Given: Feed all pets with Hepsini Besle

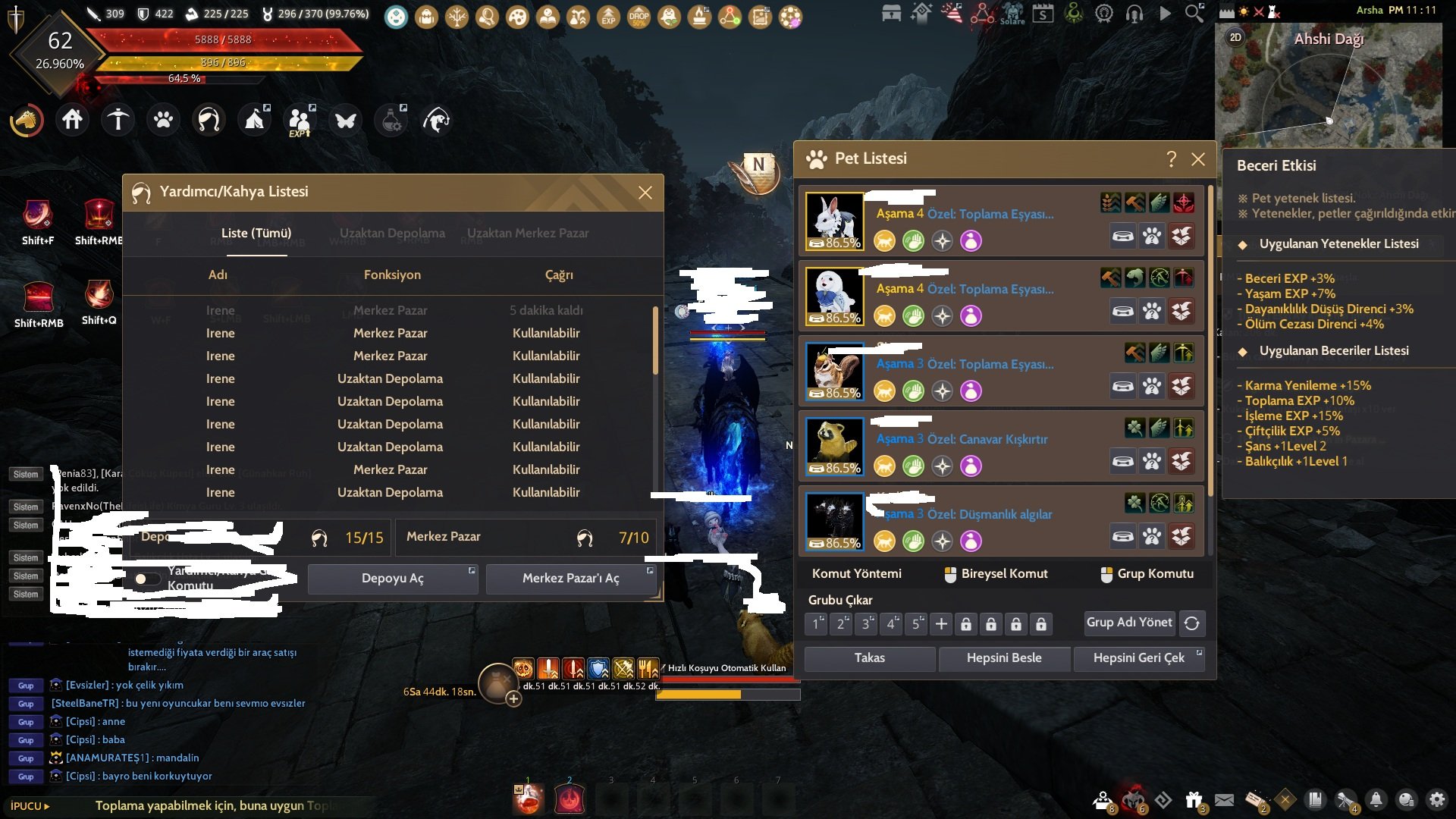Looking at the screenshot, I should point(1004,658).
